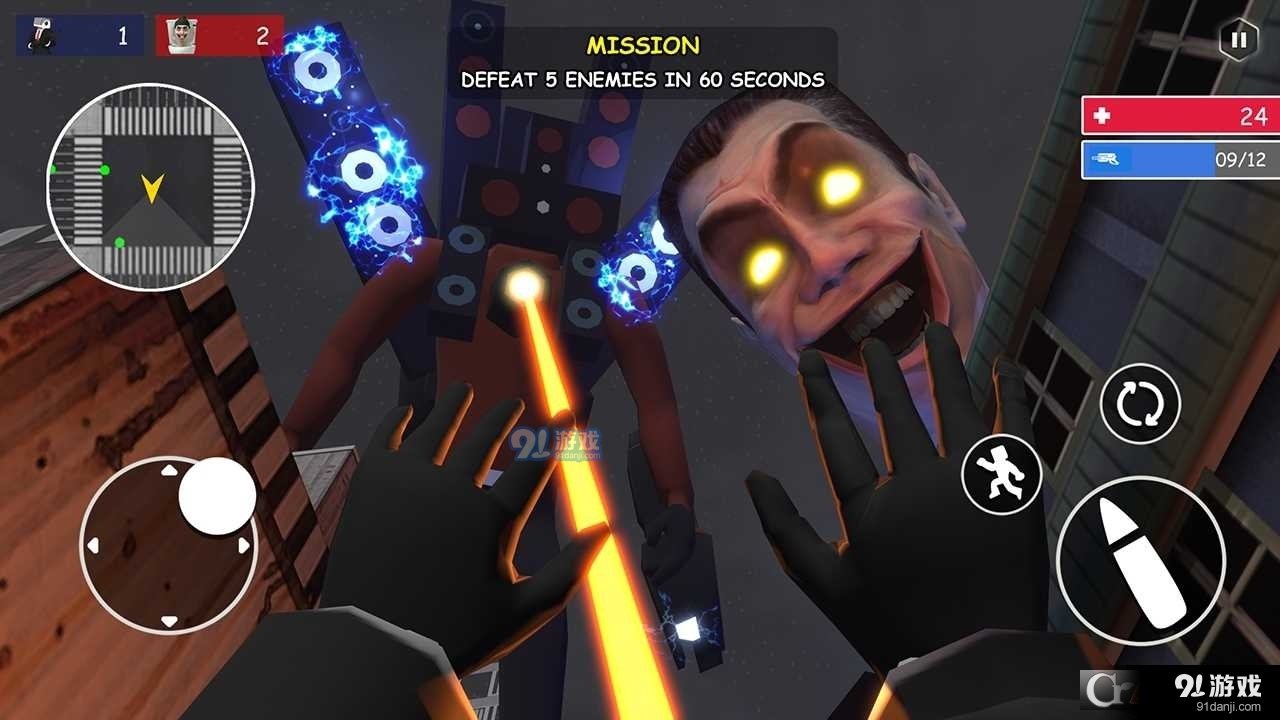This screenshot has width=1280, height=720.
Task: Fire the weapon using the bullet button
Action: [x=1140, y=561]
